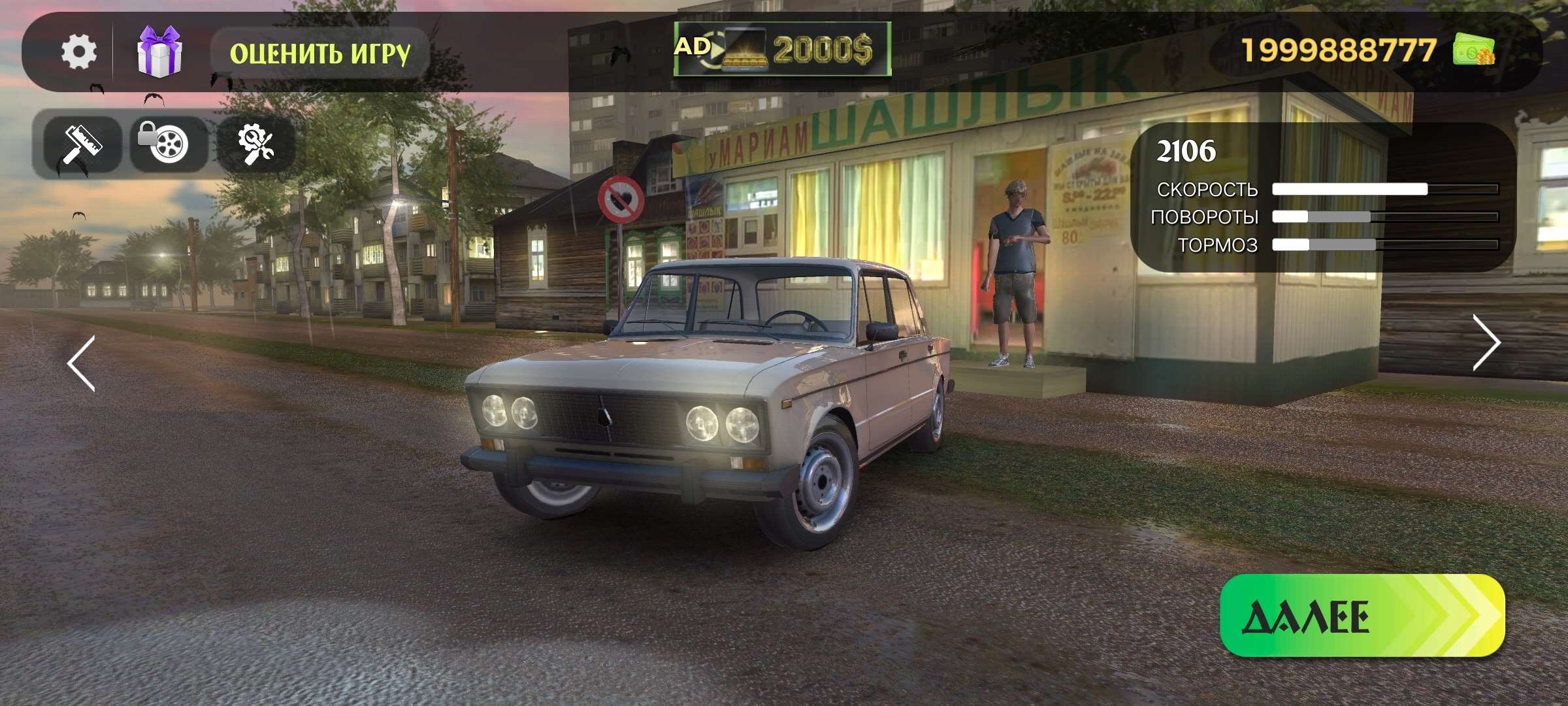This screenshot has width=1568, height=706.
Task: Open the gear and wrench tuning tab
Action: pos(255,144)
